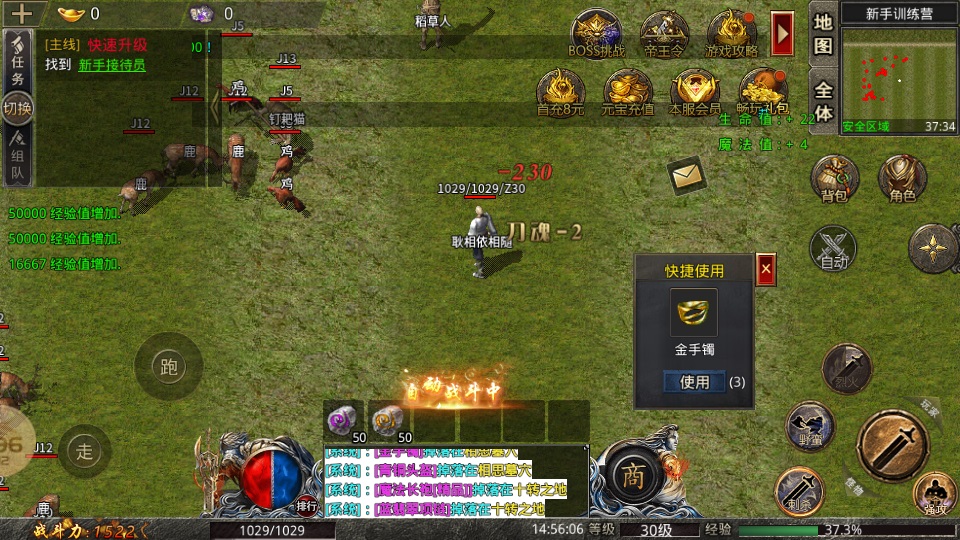Activate the 烈火 skill
Screen dimensions: 960x540
point(846,368)
